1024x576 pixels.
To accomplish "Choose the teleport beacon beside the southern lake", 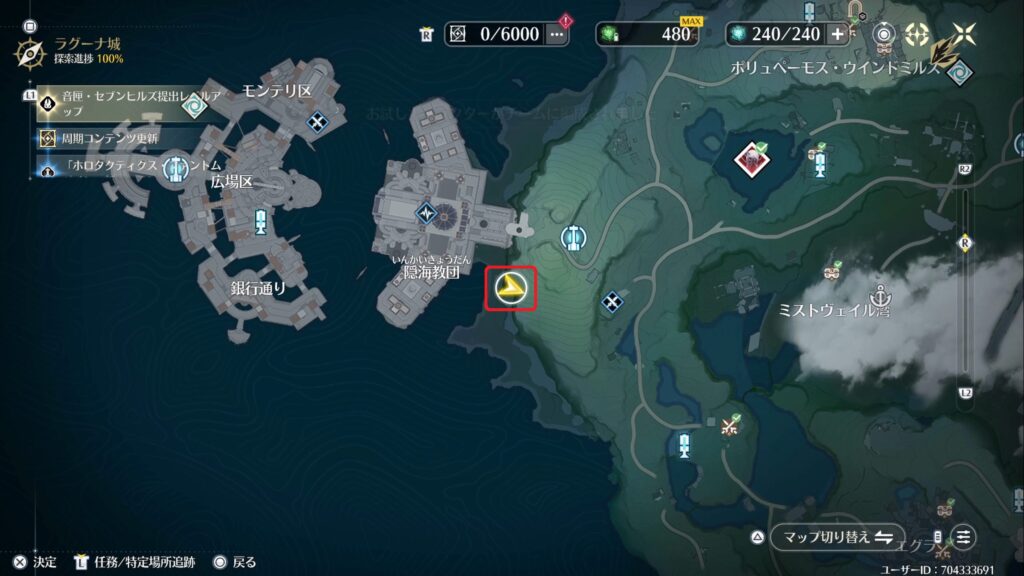I will click(x=685, y=444).
